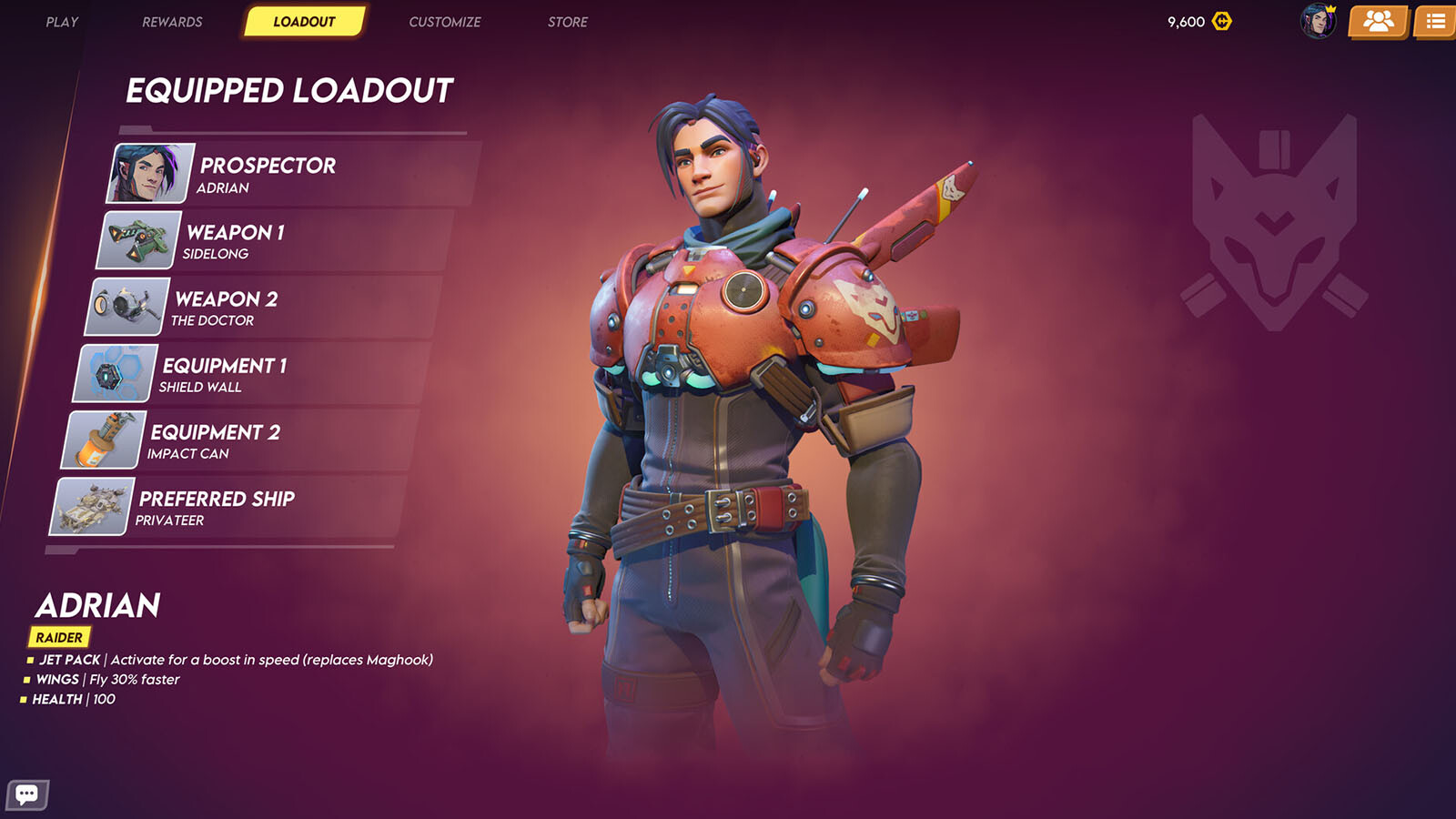Click the gold currency coin icon
Image resolution: width=1456 pixels, height=819 pixels.
pos(1222,21)
